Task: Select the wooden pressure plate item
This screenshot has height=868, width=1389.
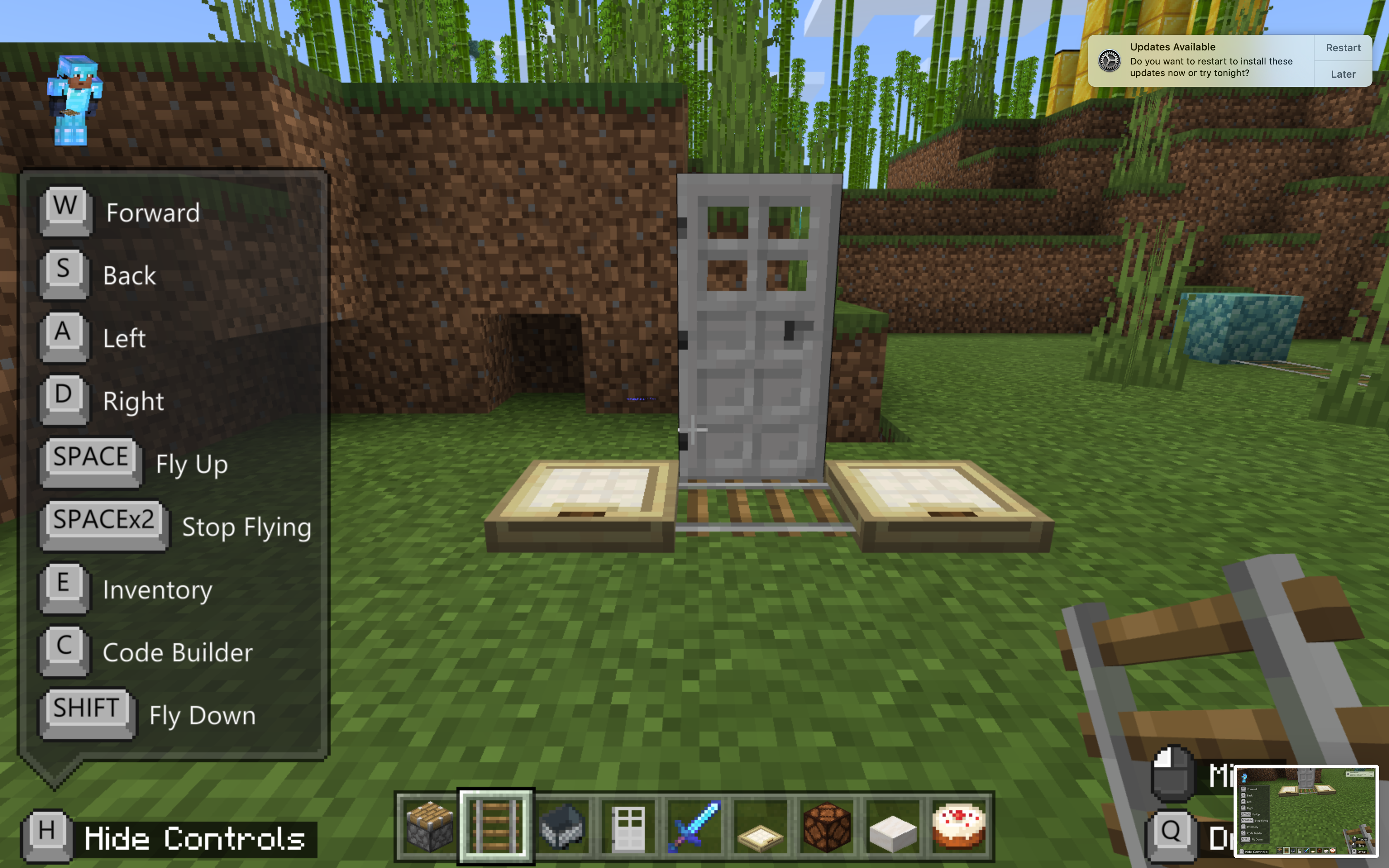Action: [x=761, y=827]
